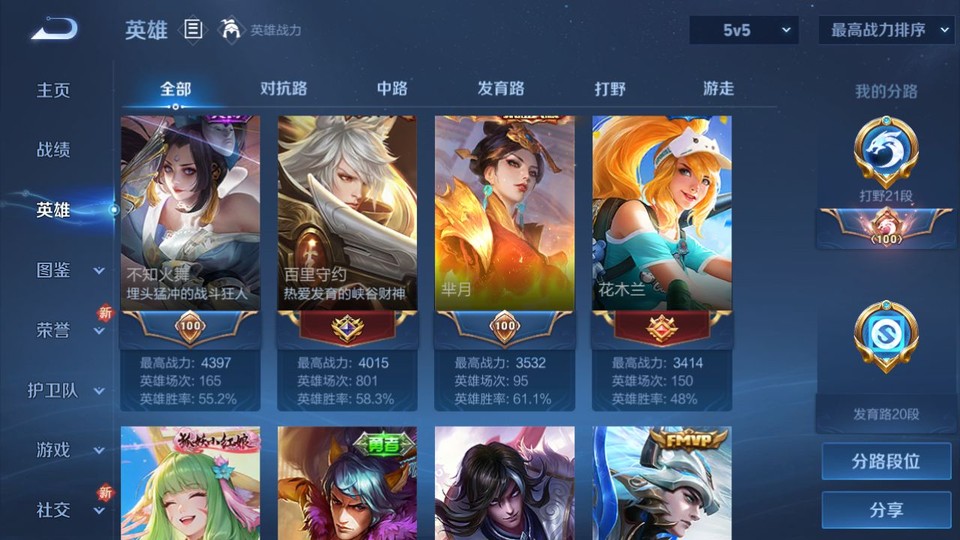Expand the 游戏 sidebar section
The width and height of the screenshot is (960, 540).
point(68,450)
